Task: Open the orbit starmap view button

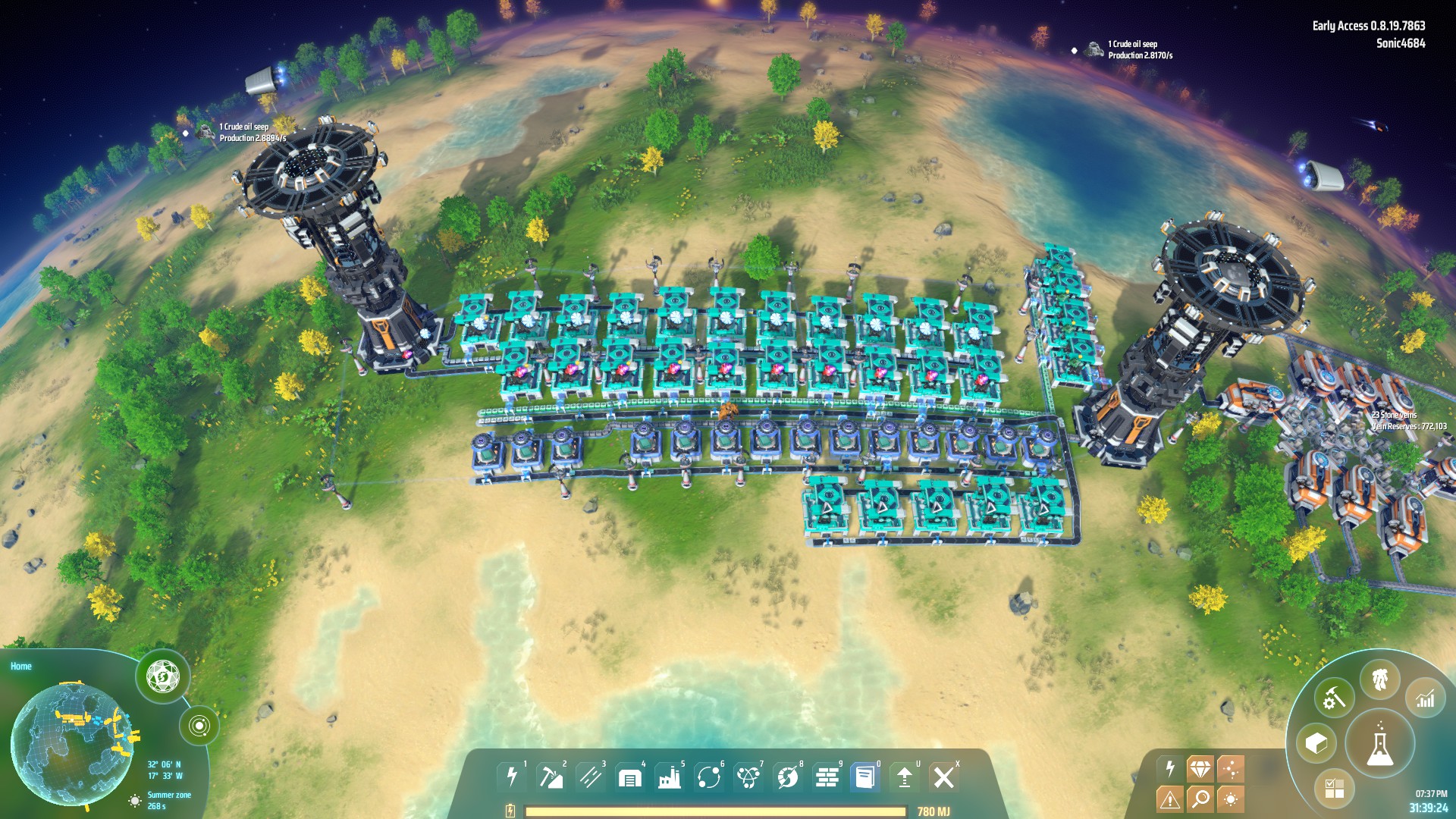Action: pos(199,726)
